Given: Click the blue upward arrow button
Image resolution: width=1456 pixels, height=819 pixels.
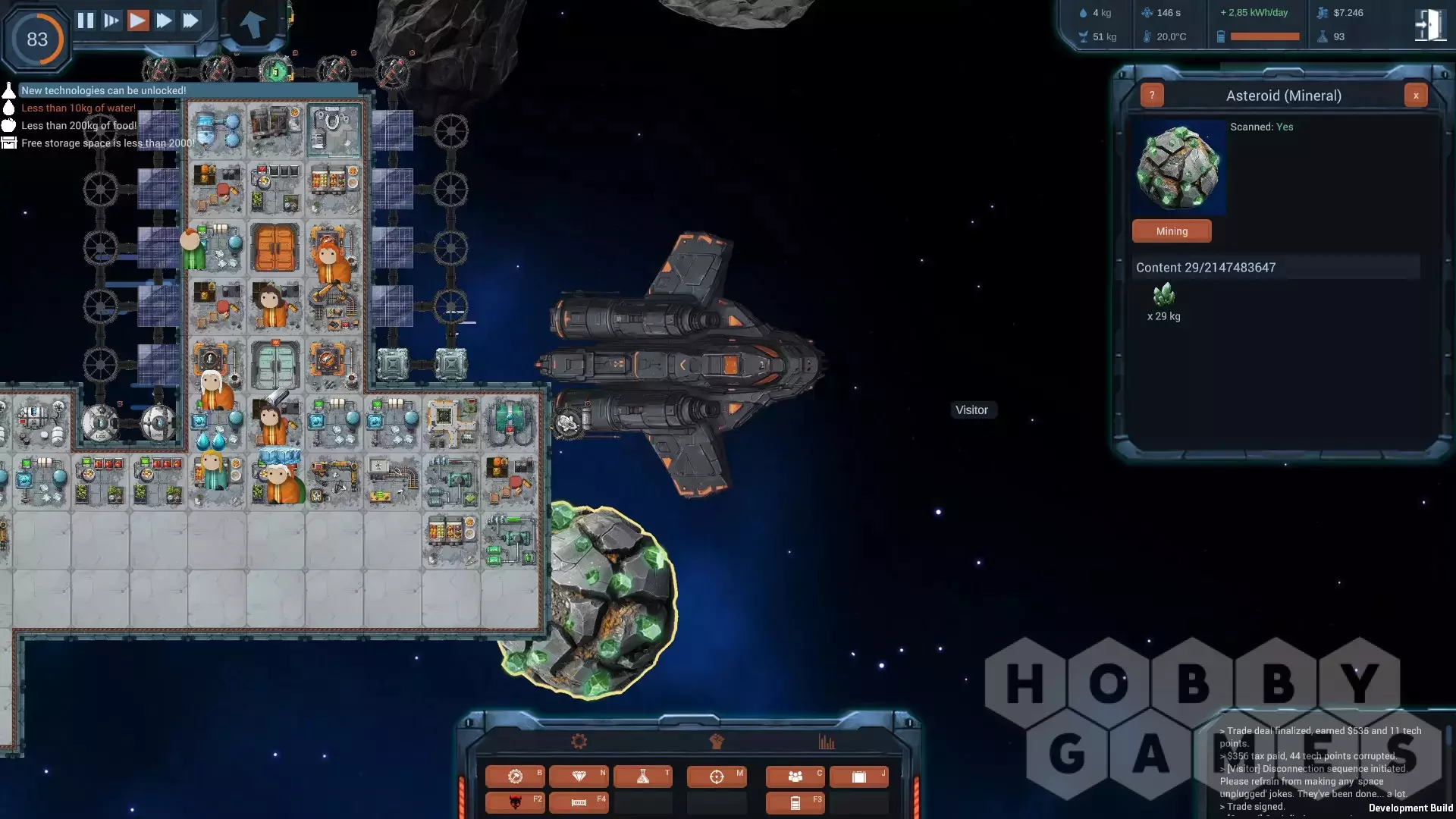Looking at the screenshot, I should 253,24.
